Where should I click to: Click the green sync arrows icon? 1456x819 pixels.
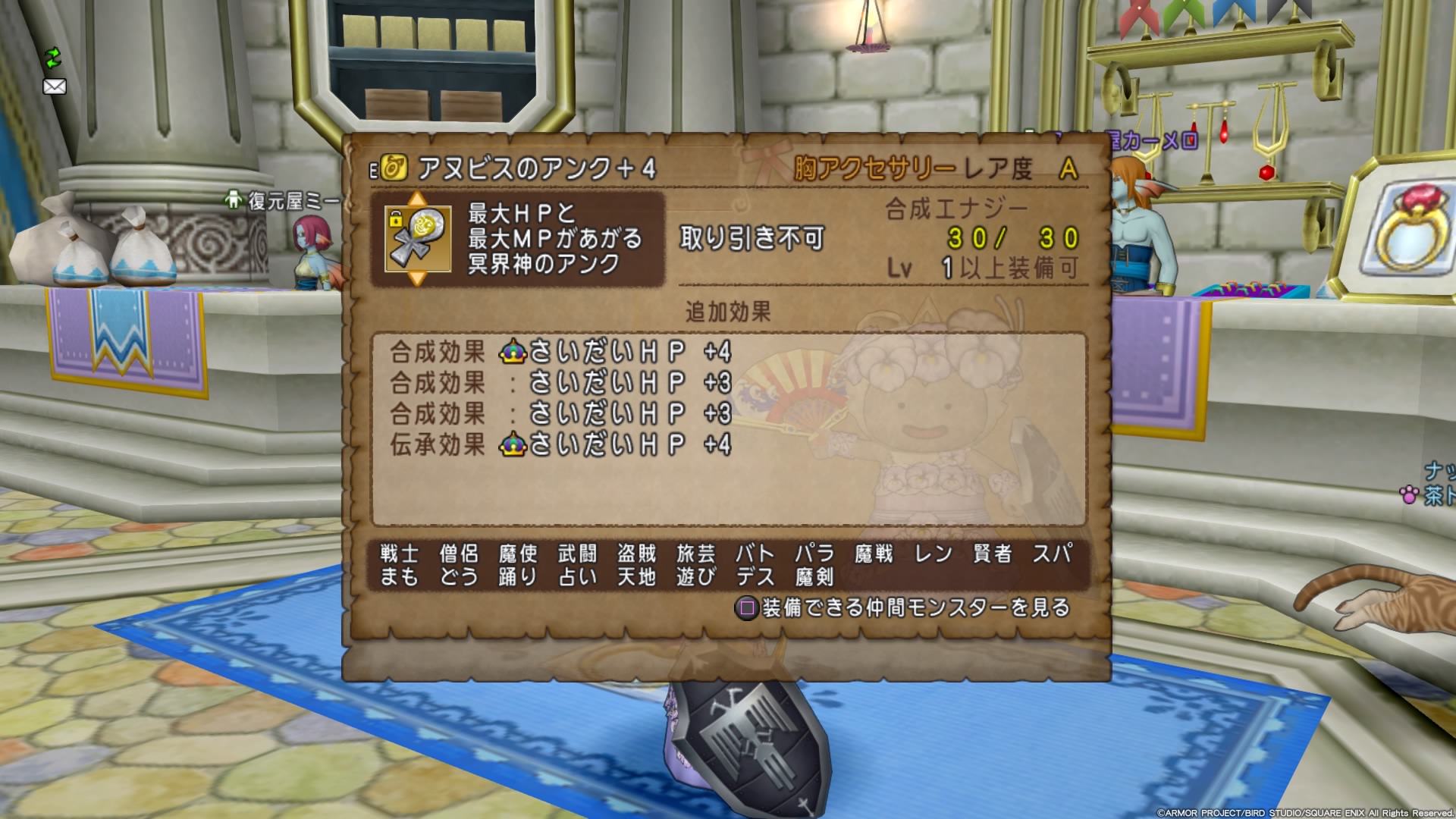point(52,57)
